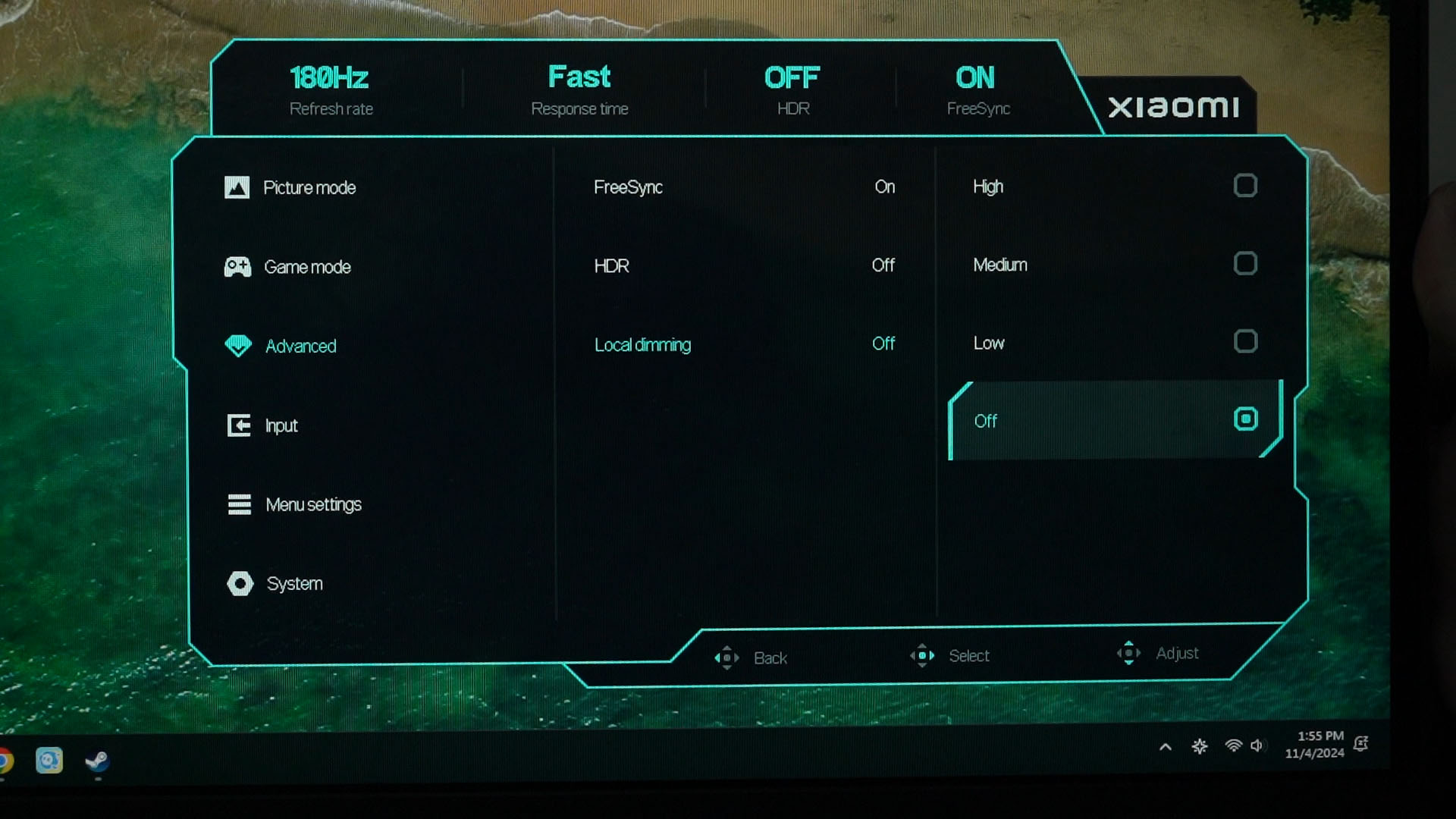Screen dimensions: 1456x819
Task: Select the HDR setting row
Action: click(x=743, y=266)
